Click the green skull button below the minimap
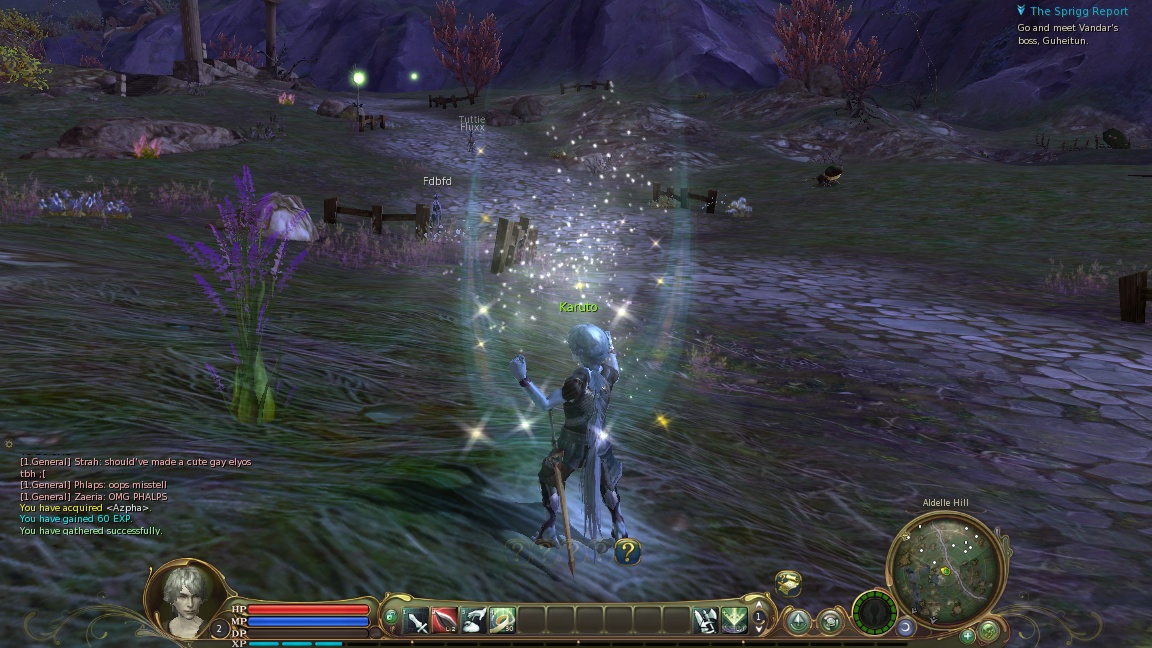This screenshot has height=648, width=1152. click(x=989, y=630)
